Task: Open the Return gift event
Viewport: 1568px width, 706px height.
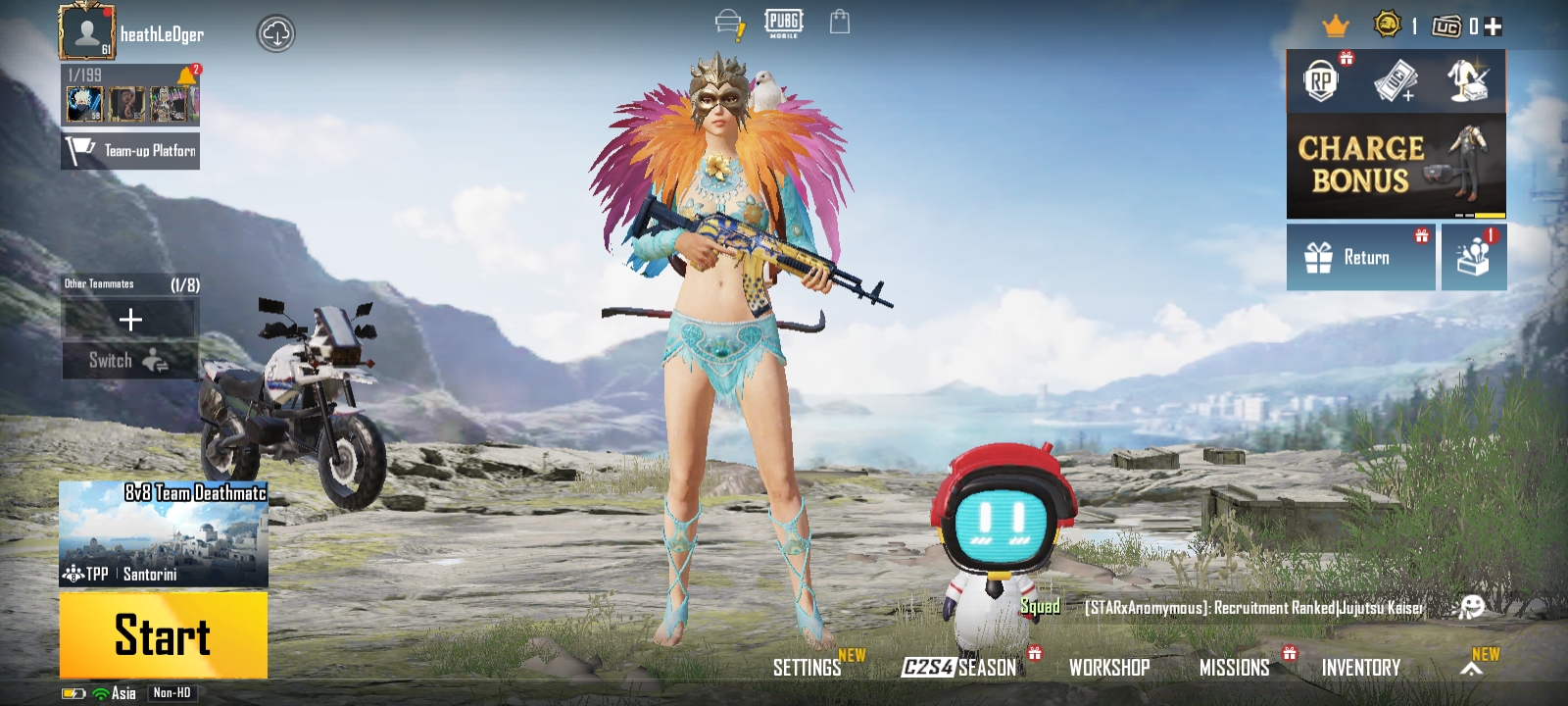Action: [1360, 257]
